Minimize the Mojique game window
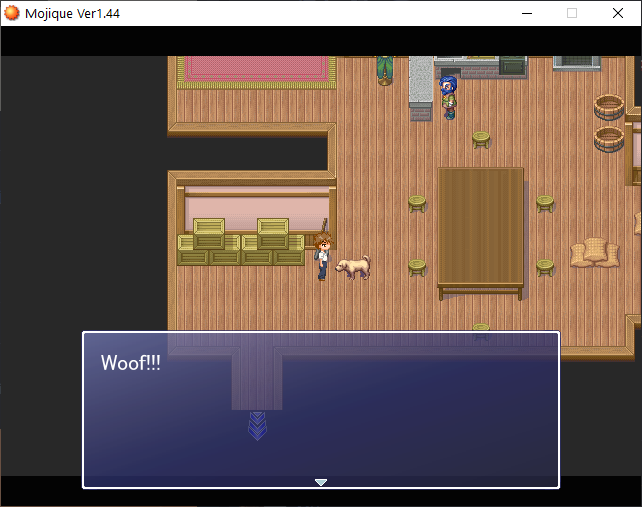Image resolution: width=642 pixels, height=507 pixels. coord(526,13)
